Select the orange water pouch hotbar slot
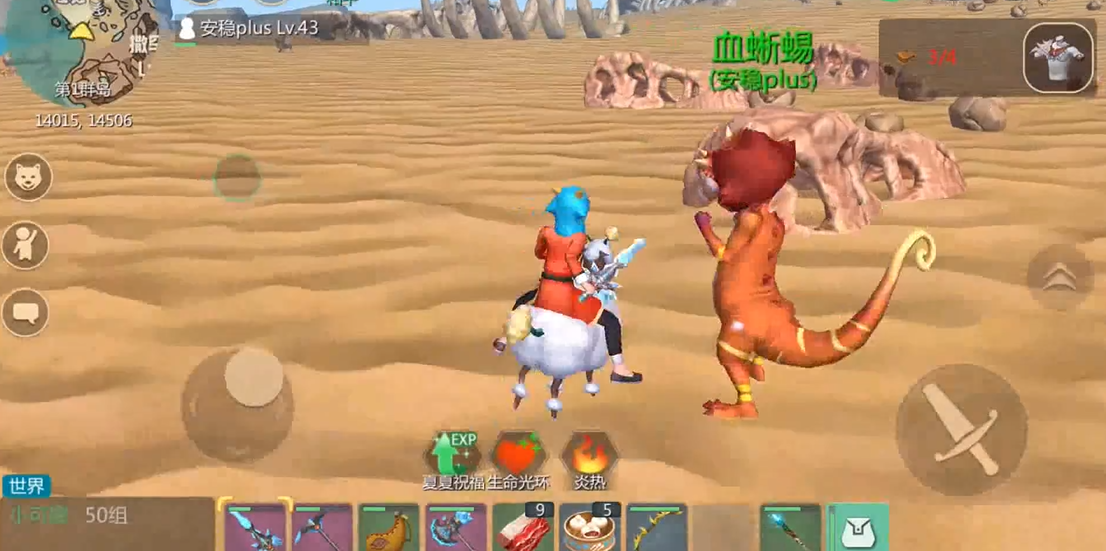This screenshot has width=1106, height=551. pyautogui.click(x=388, y=527)
